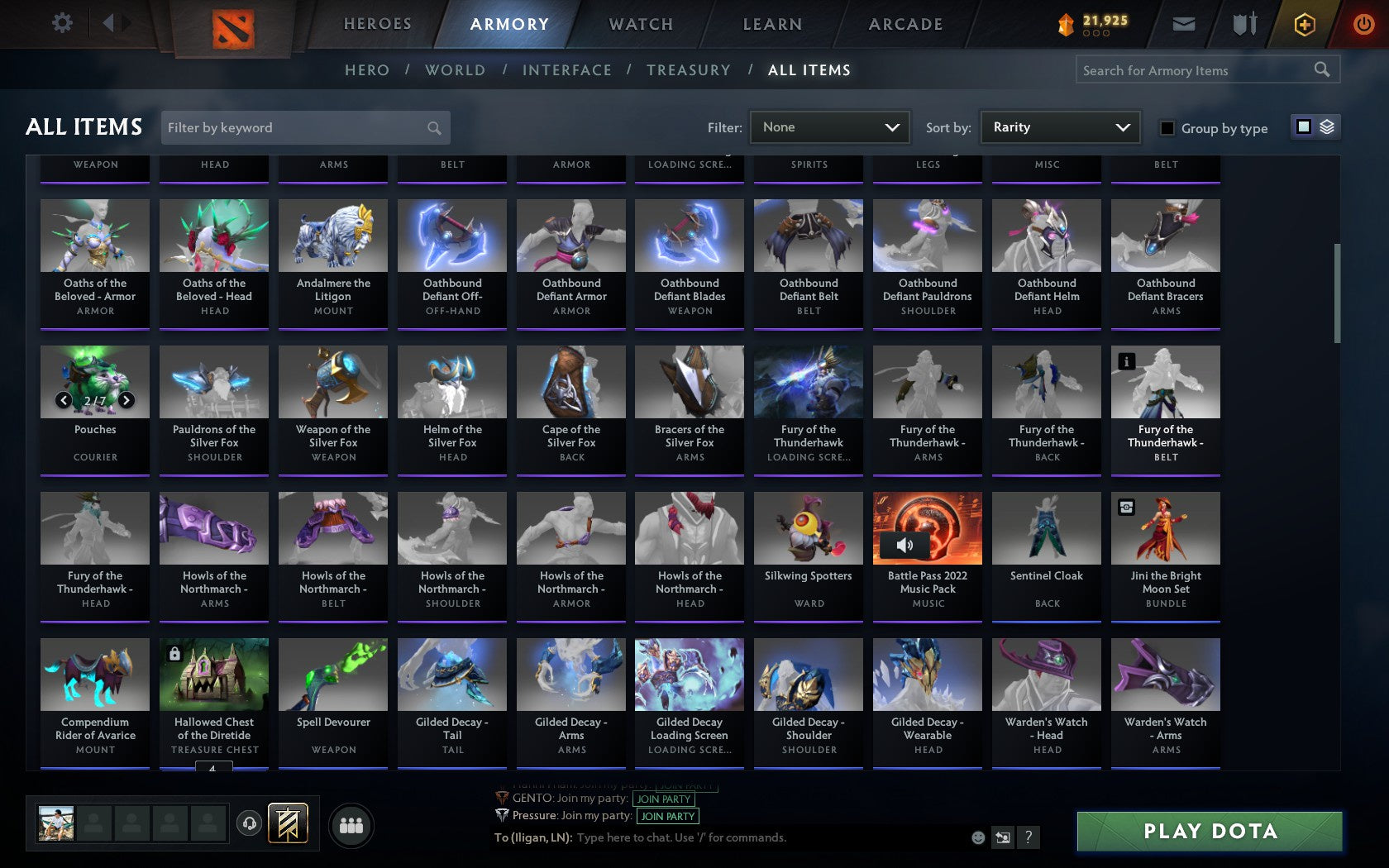This screenshot has width=1389, height=868.
Task: Click JOIN PARTY next to GENTO
Action: 663,799
